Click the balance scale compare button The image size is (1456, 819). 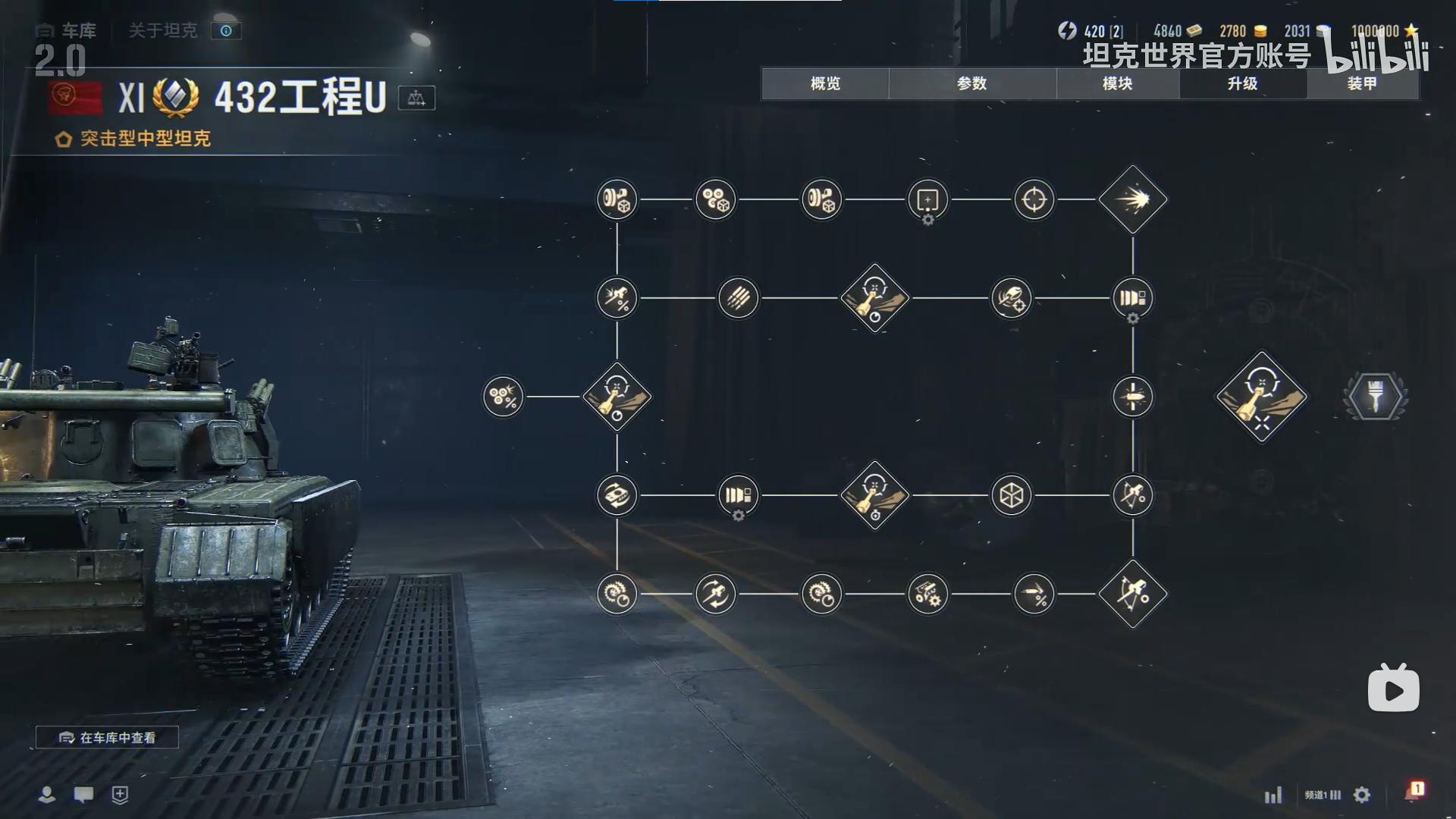click(x=416, y=98)
